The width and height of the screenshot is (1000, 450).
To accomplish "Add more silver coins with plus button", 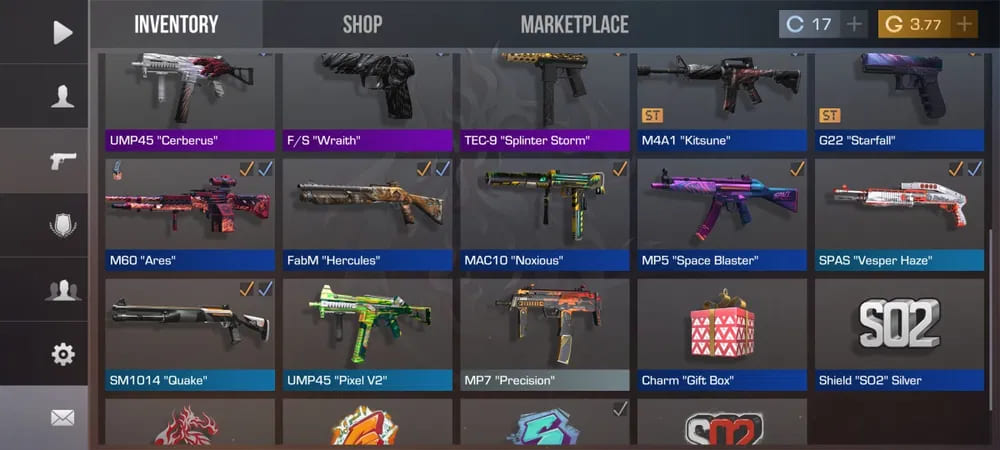I will (855, 24).
